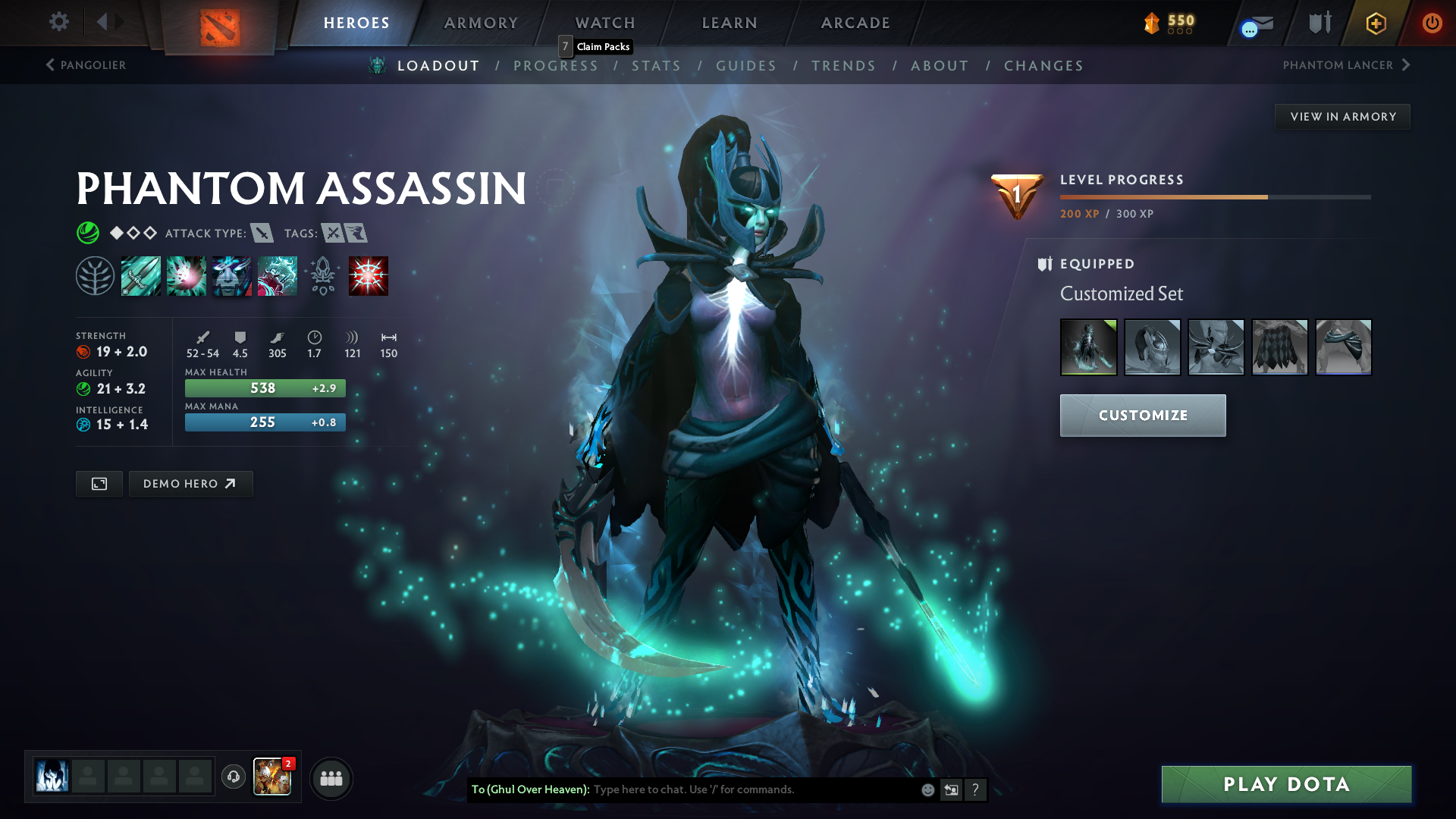Open Phantom Assassin's talent tree icon
Image resolution: width=1456 pixels, height=819 pixels.
coord(96,275)
